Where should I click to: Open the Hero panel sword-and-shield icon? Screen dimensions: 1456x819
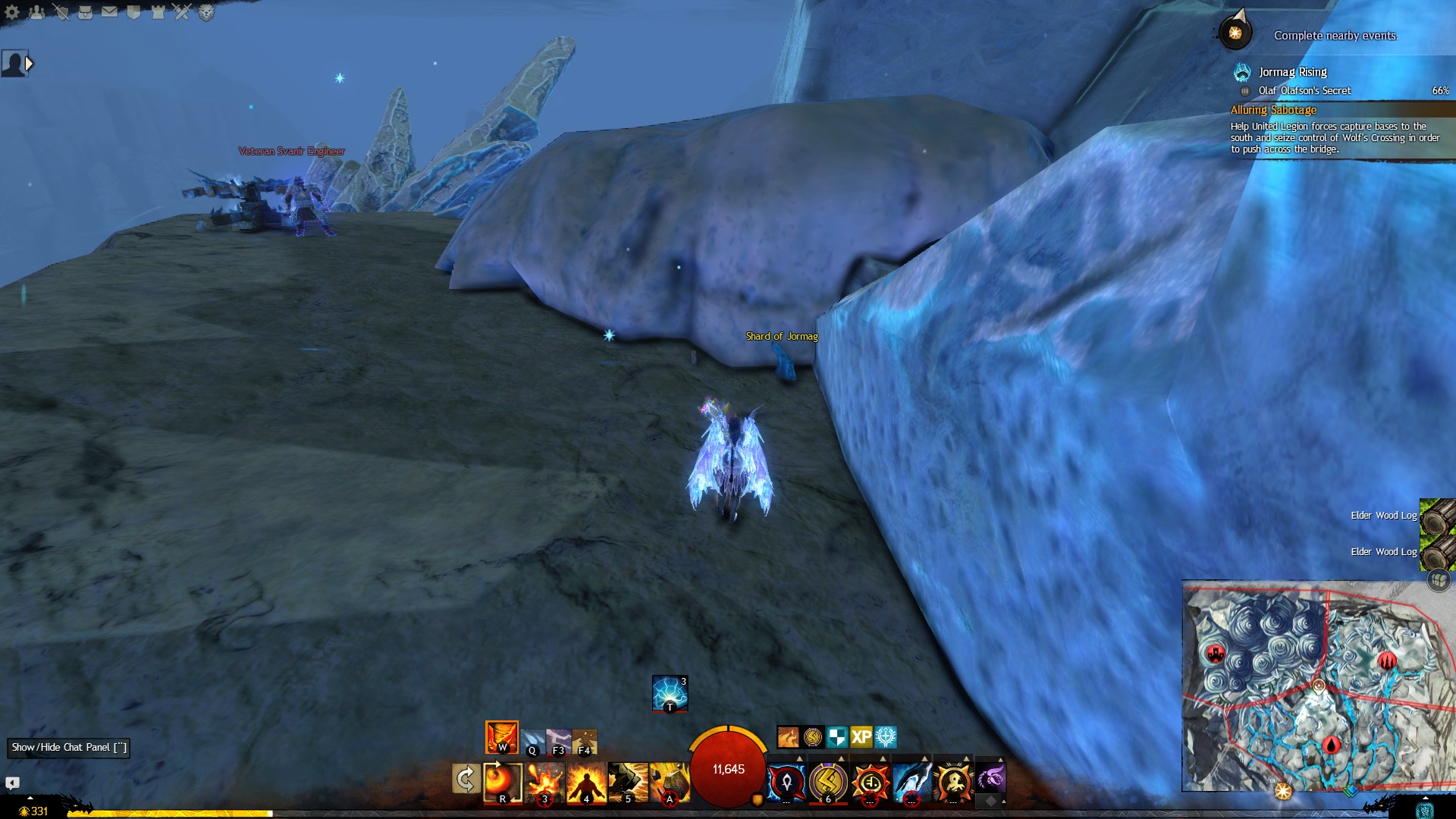click(x=61, y=11)
